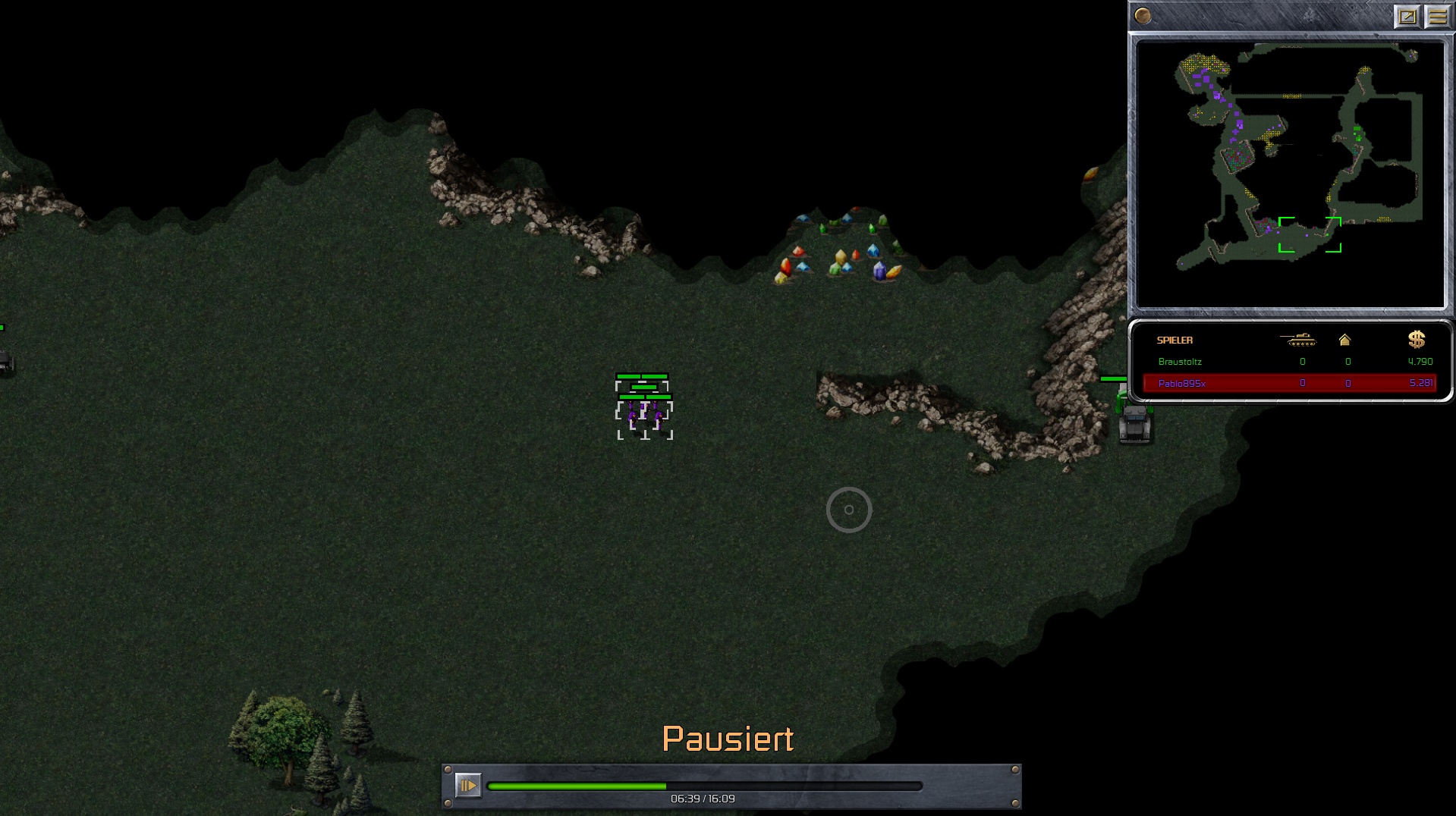Select the purple infantry squad with selection brackets
The width and height of the screenshot is (1456, 816).
tap(644, 415)
